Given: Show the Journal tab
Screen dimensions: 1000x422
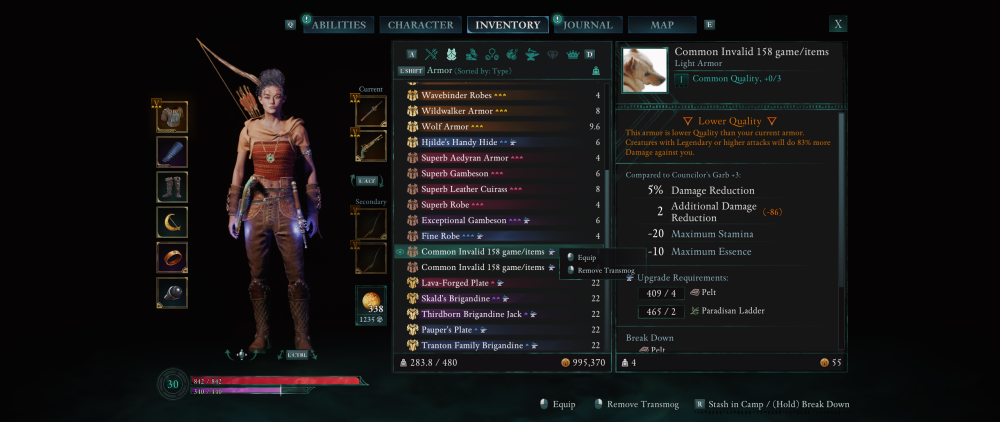Looking at the screenshot, I should [587, 25].
